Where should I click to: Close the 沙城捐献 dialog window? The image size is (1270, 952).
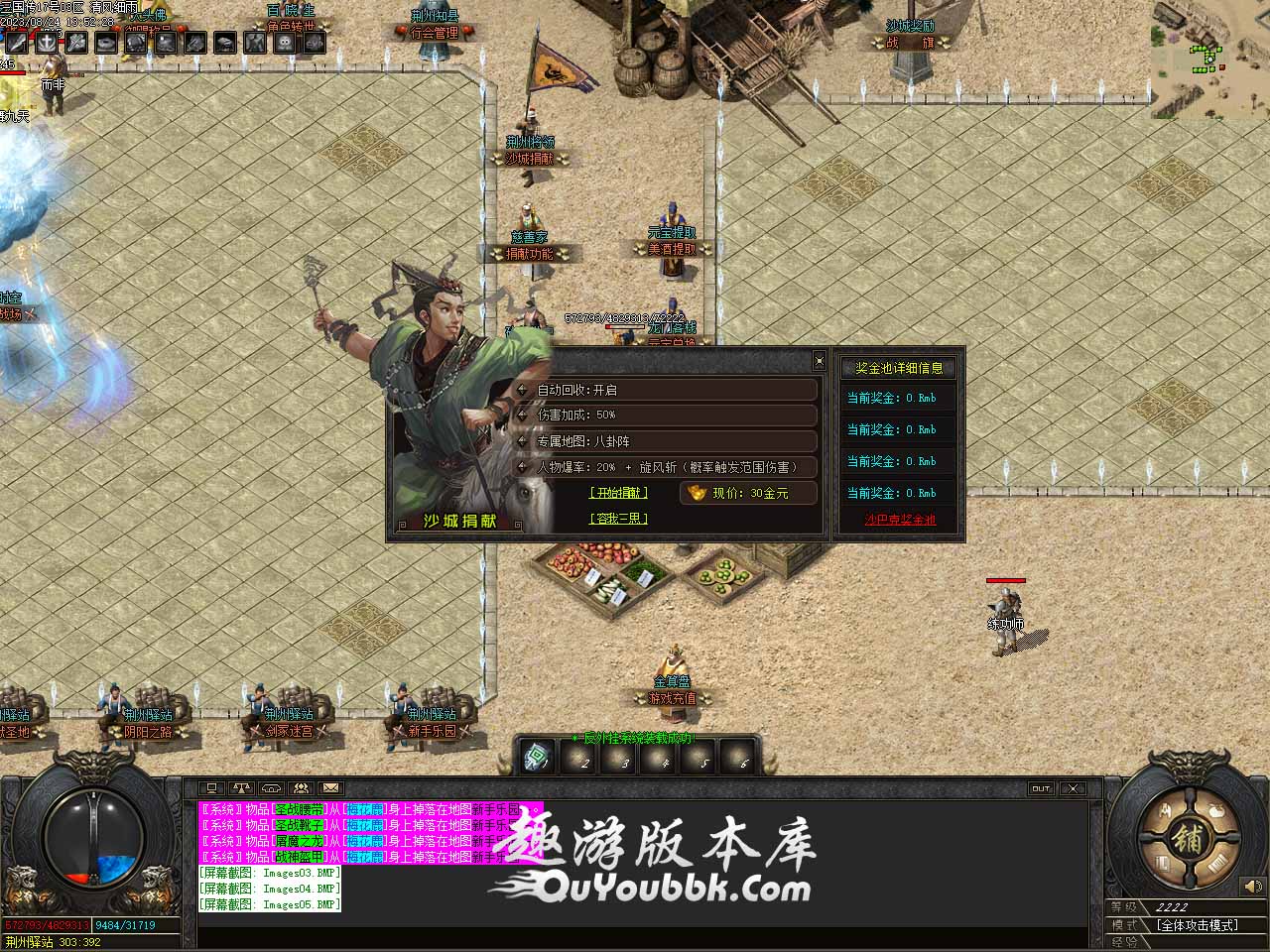click(819, 360)
